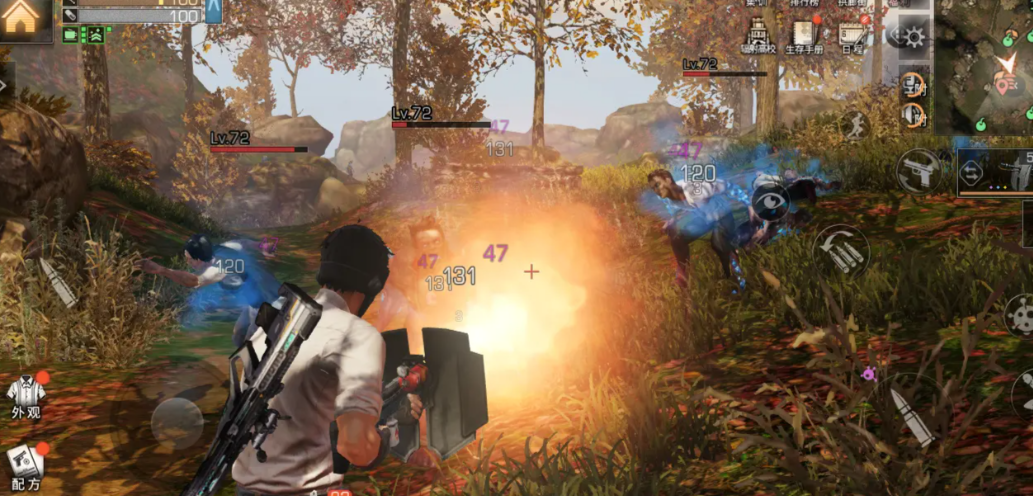The height and width of the screenshot is (496, 1033).
Task: Tap the blue character status icon
Action: (x=213, y=10)
